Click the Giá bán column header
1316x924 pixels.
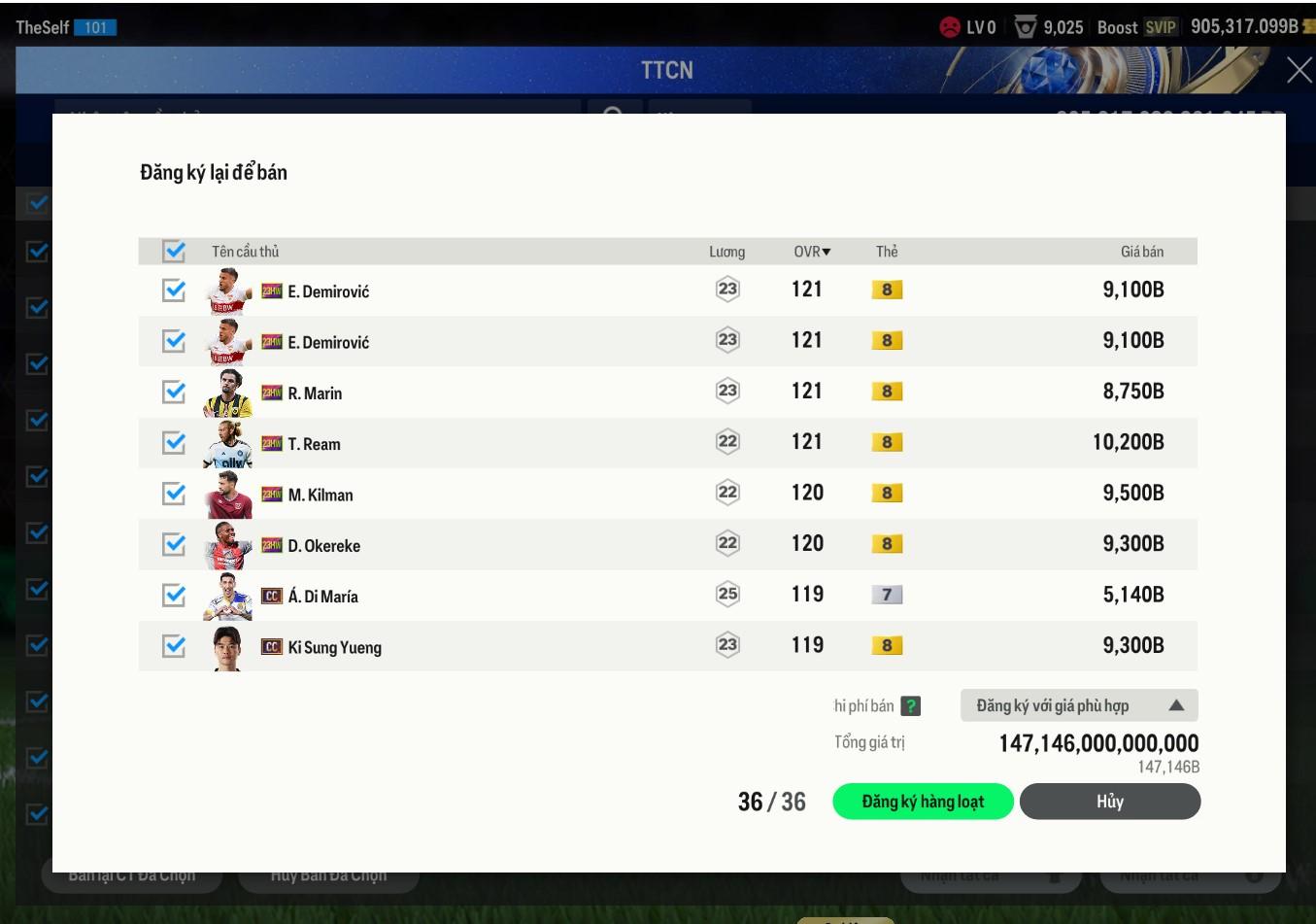click(x=1141, y=252)
